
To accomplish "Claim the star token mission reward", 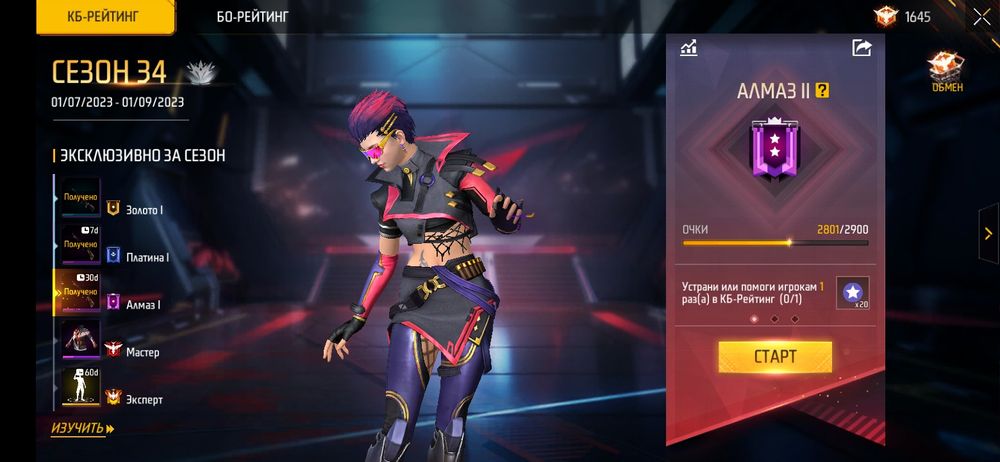I will point(852,292).
